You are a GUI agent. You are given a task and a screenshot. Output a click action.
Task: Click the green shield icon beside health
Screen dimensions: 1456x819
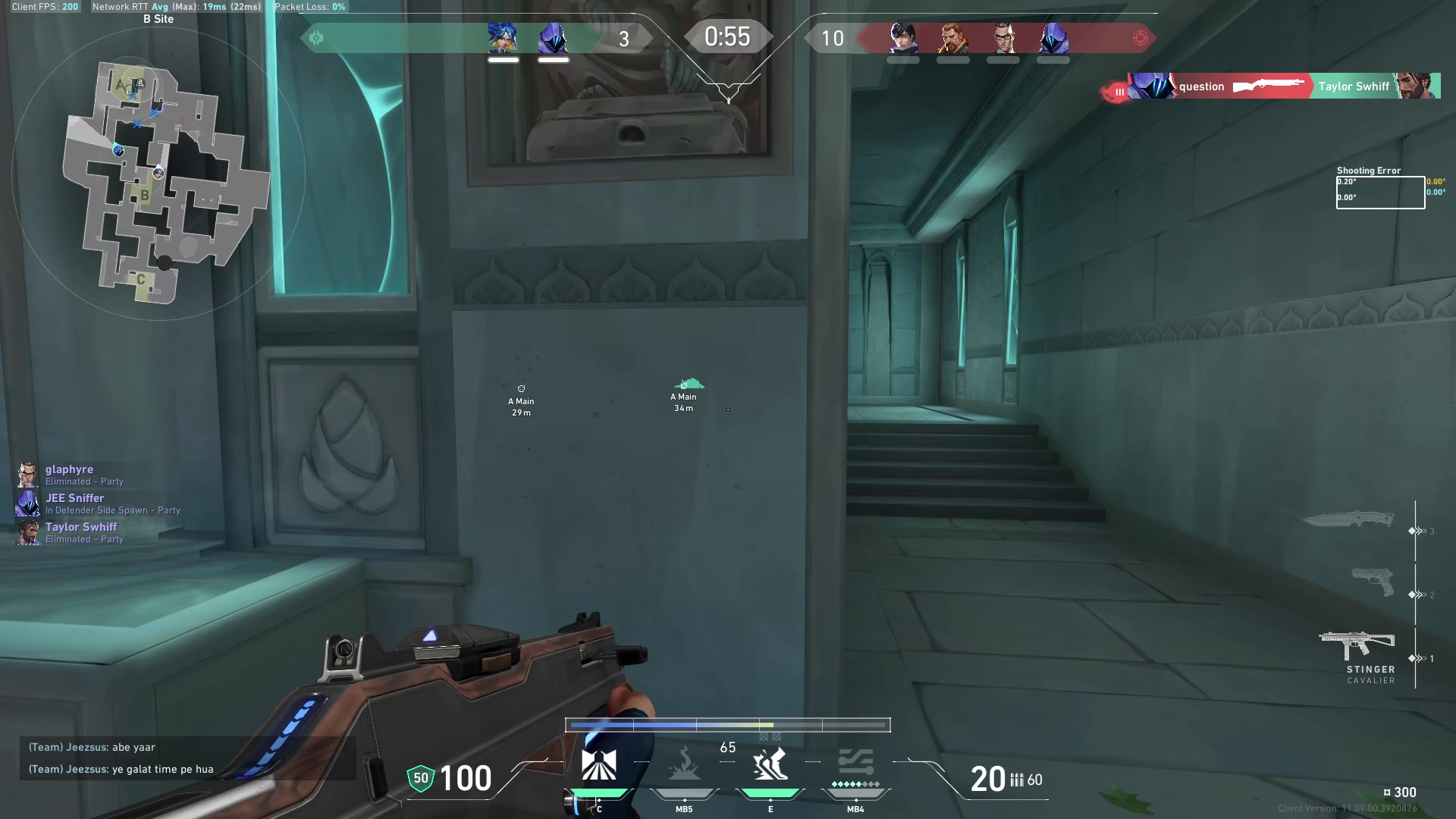point(419,778)
